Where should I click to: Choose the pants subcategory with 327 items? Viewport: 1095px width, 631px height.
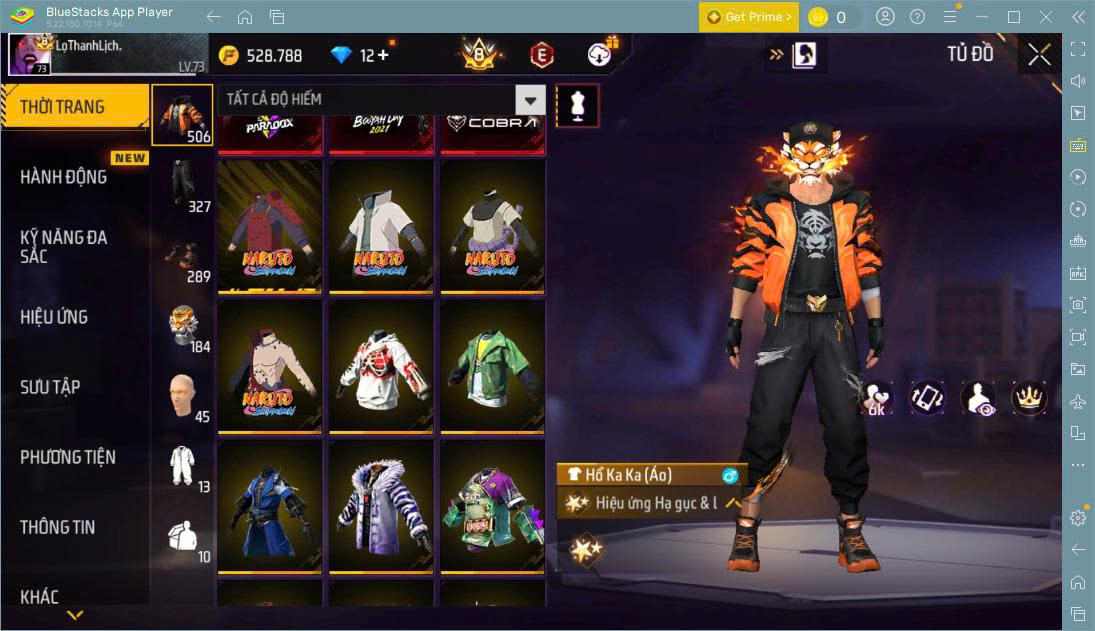[182, 185]
